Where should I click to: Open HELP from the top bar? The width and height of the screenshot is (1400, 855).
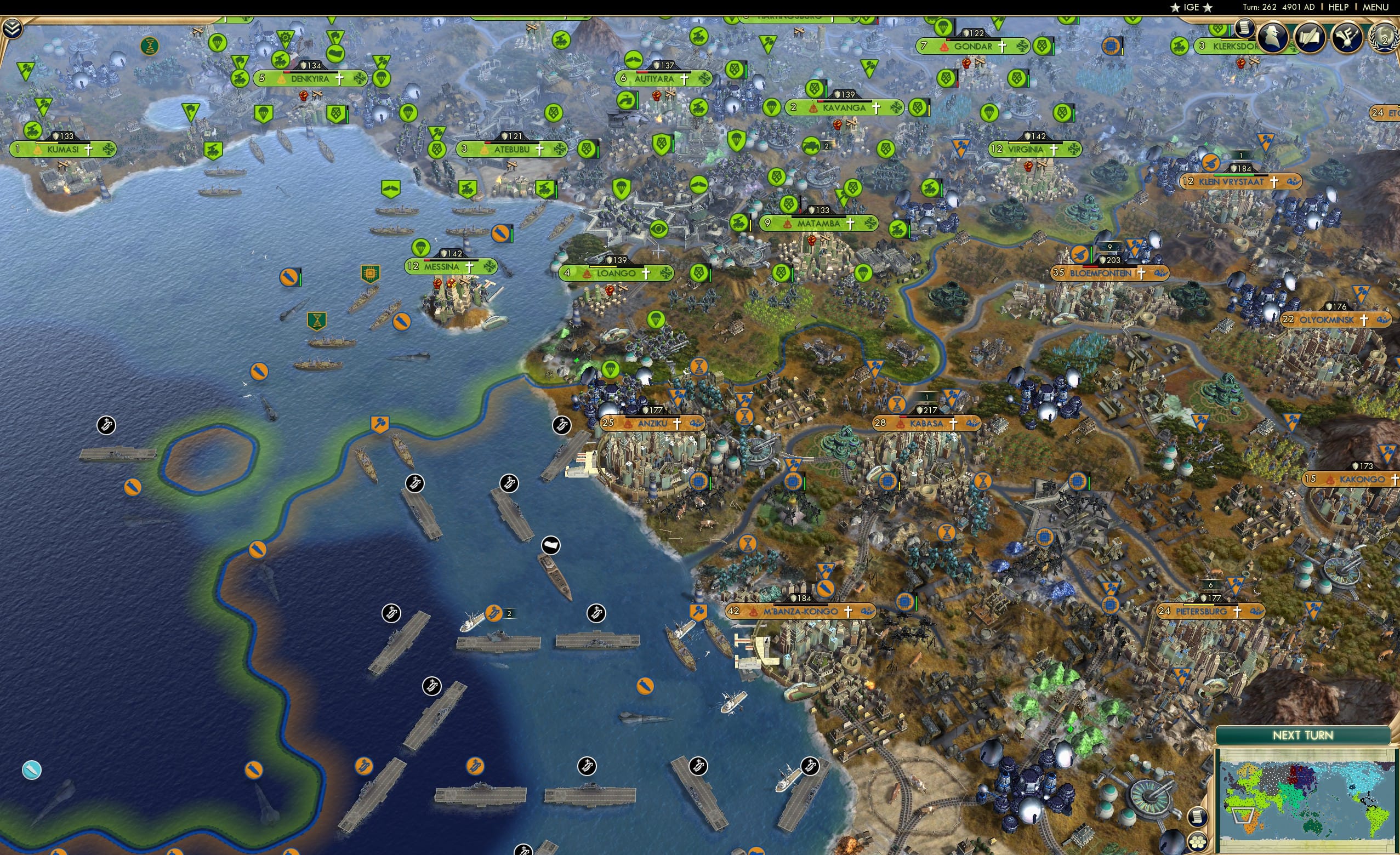tap(1339, 7)
